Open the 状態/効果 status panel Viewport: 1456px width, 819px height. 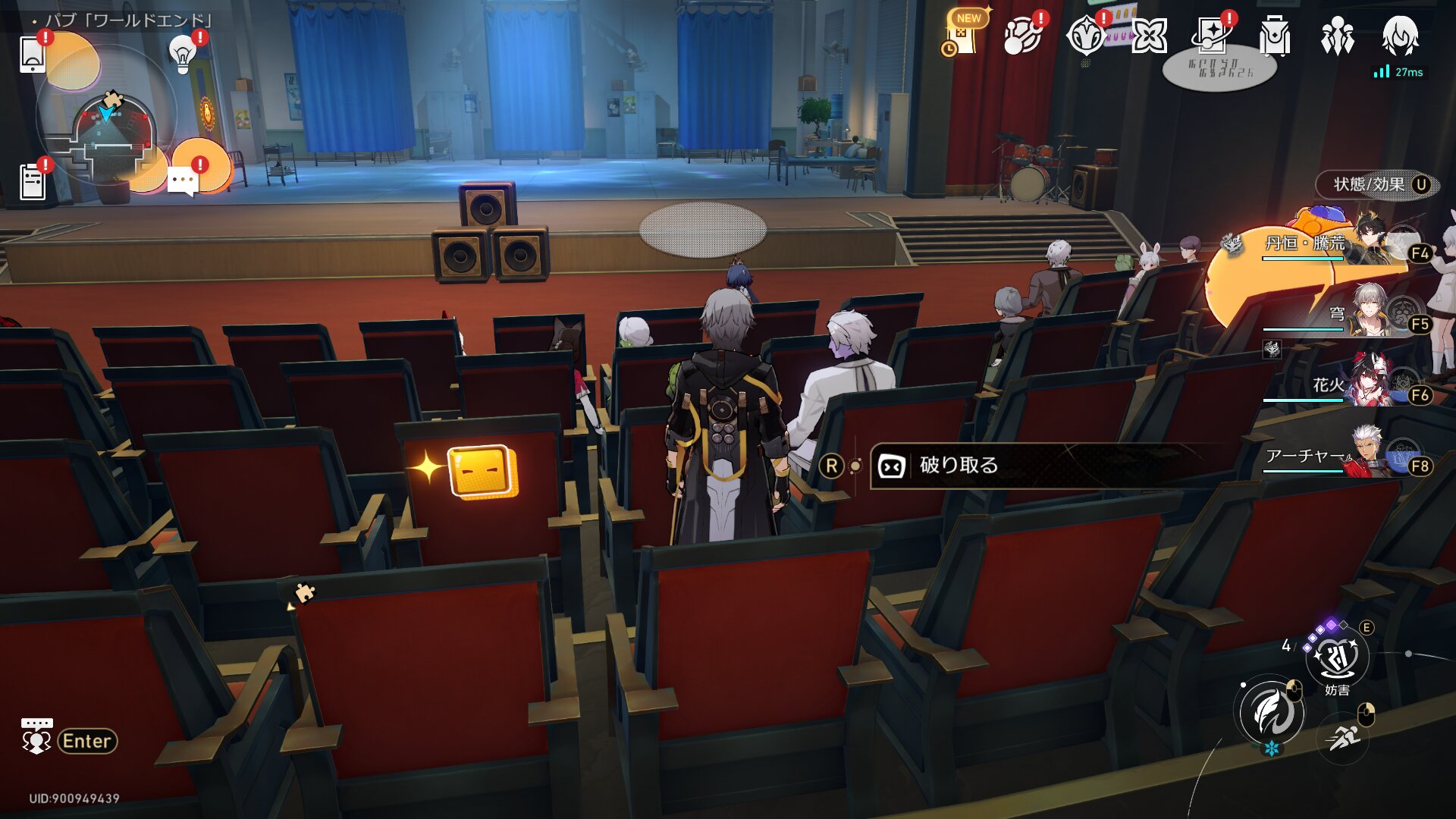(x=1377, y=184)
